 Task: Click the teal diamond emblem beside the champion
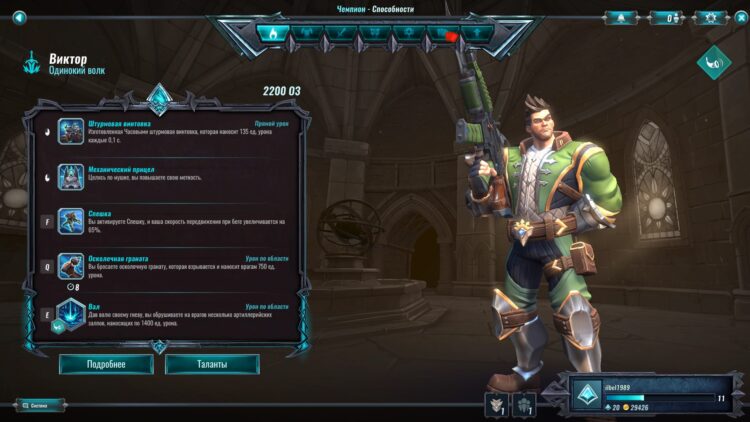pos(714,62)
